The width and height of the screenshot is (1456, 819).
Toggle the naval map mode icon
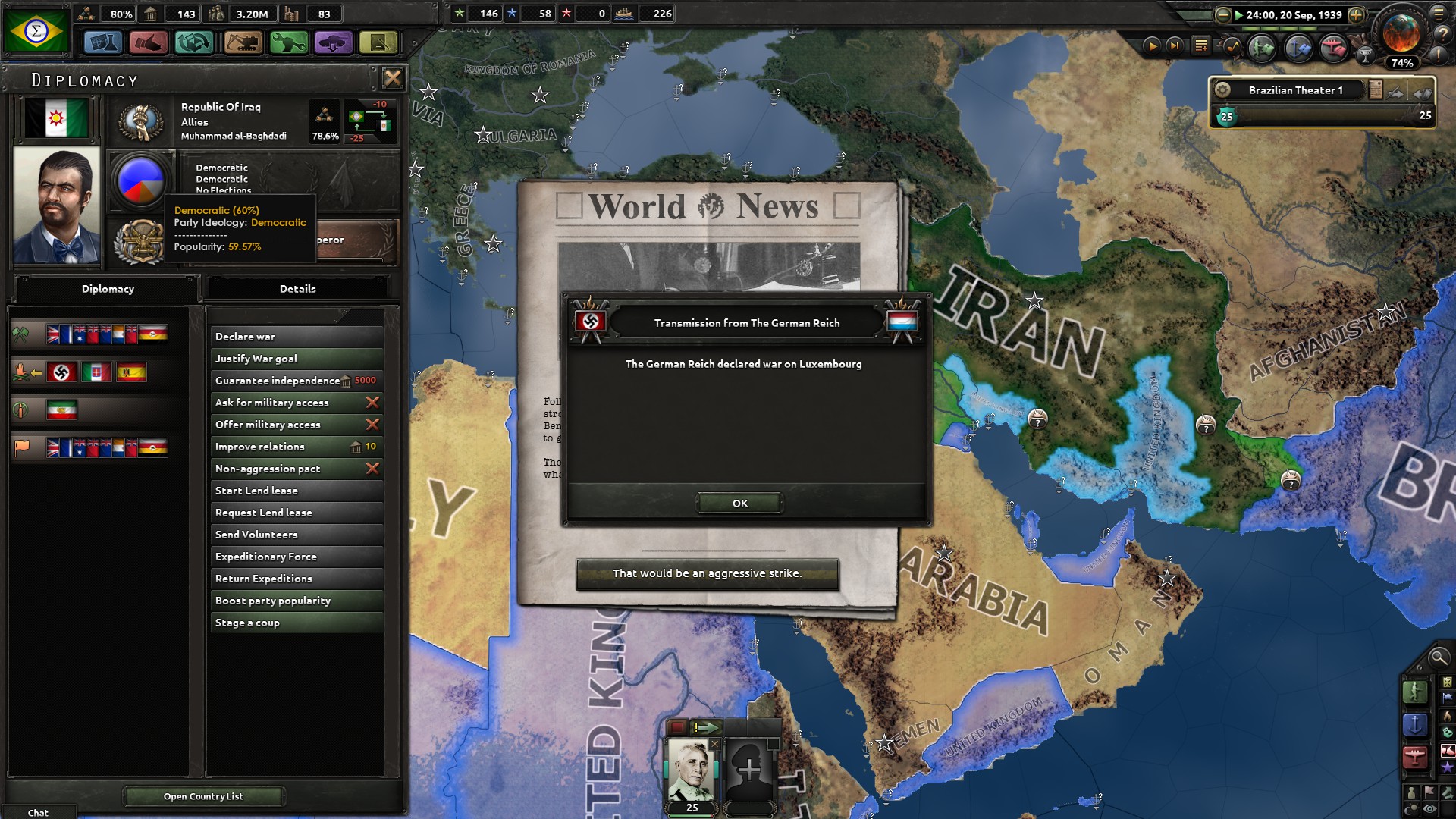point(1414,724)
